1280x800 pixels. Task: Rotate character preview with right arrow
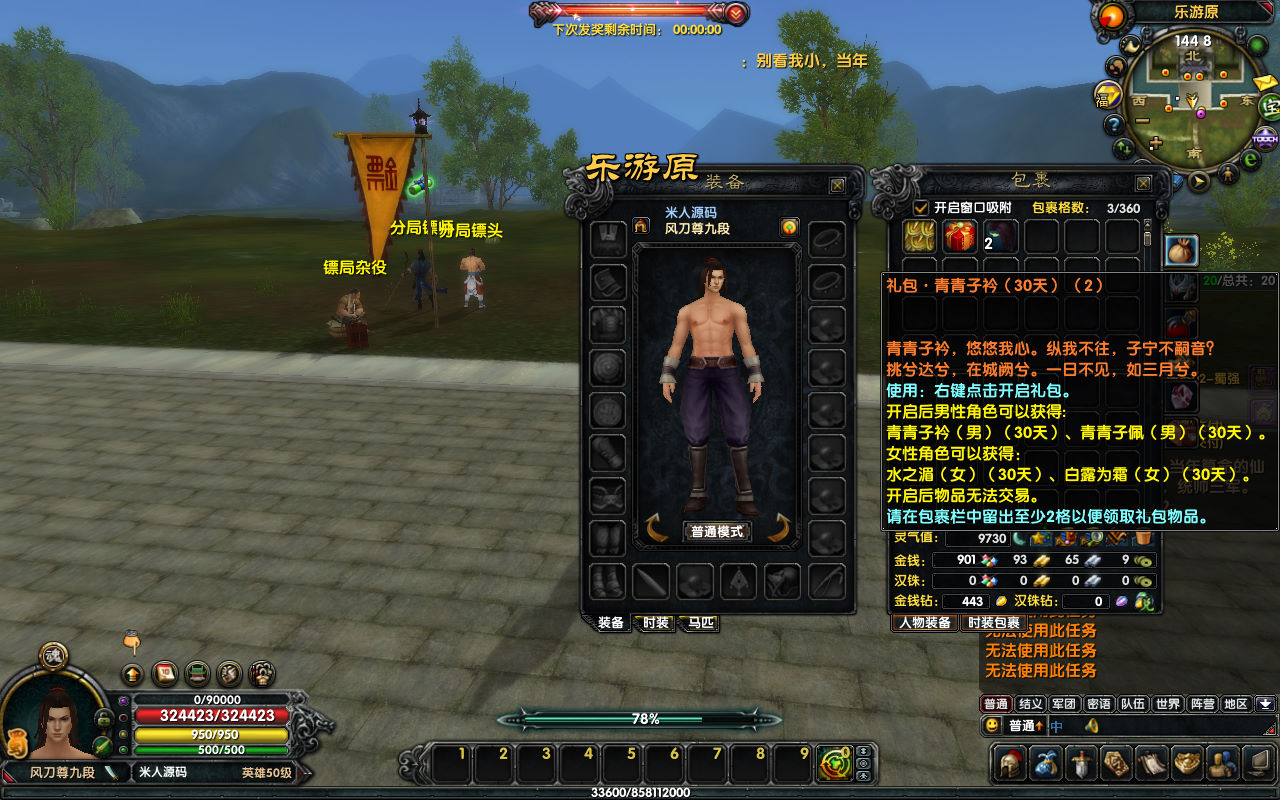point(779,528)
